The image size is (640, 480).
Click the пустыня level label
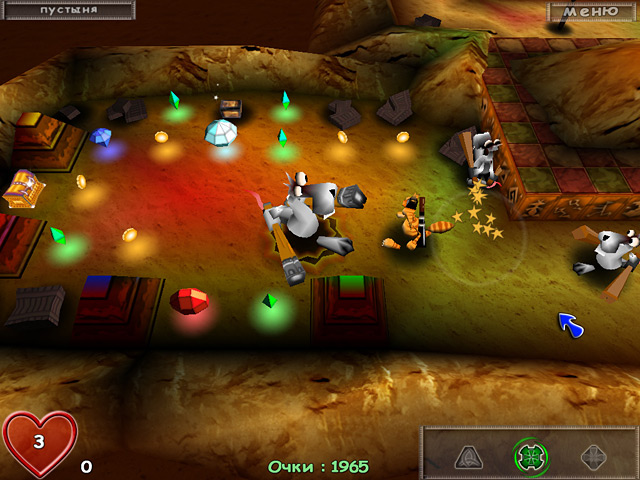pyautogui.click(x=67, y=10)
